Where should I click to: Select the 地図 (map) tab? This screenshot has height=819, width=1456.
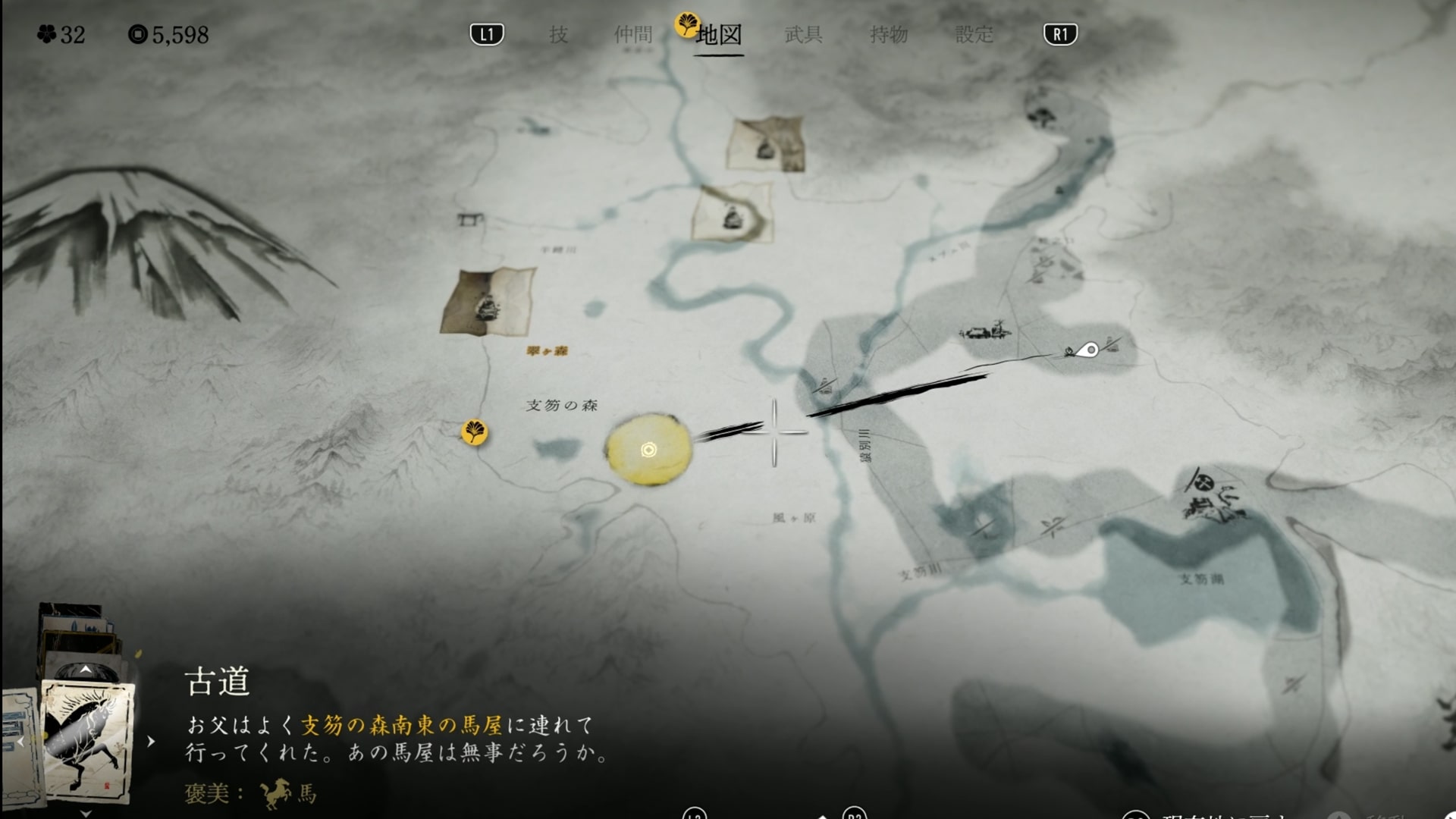pos(718,35)
